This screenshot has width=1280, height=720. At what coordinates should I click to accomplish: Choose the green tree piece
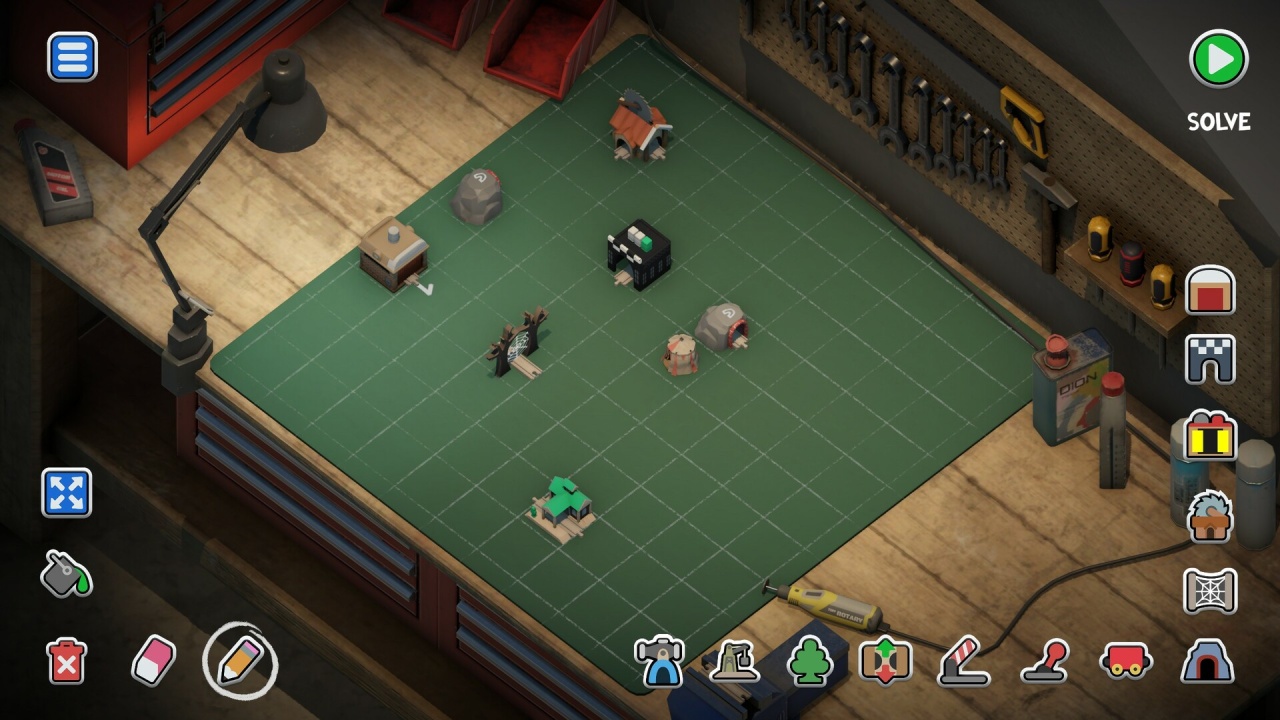click(810, 661)
